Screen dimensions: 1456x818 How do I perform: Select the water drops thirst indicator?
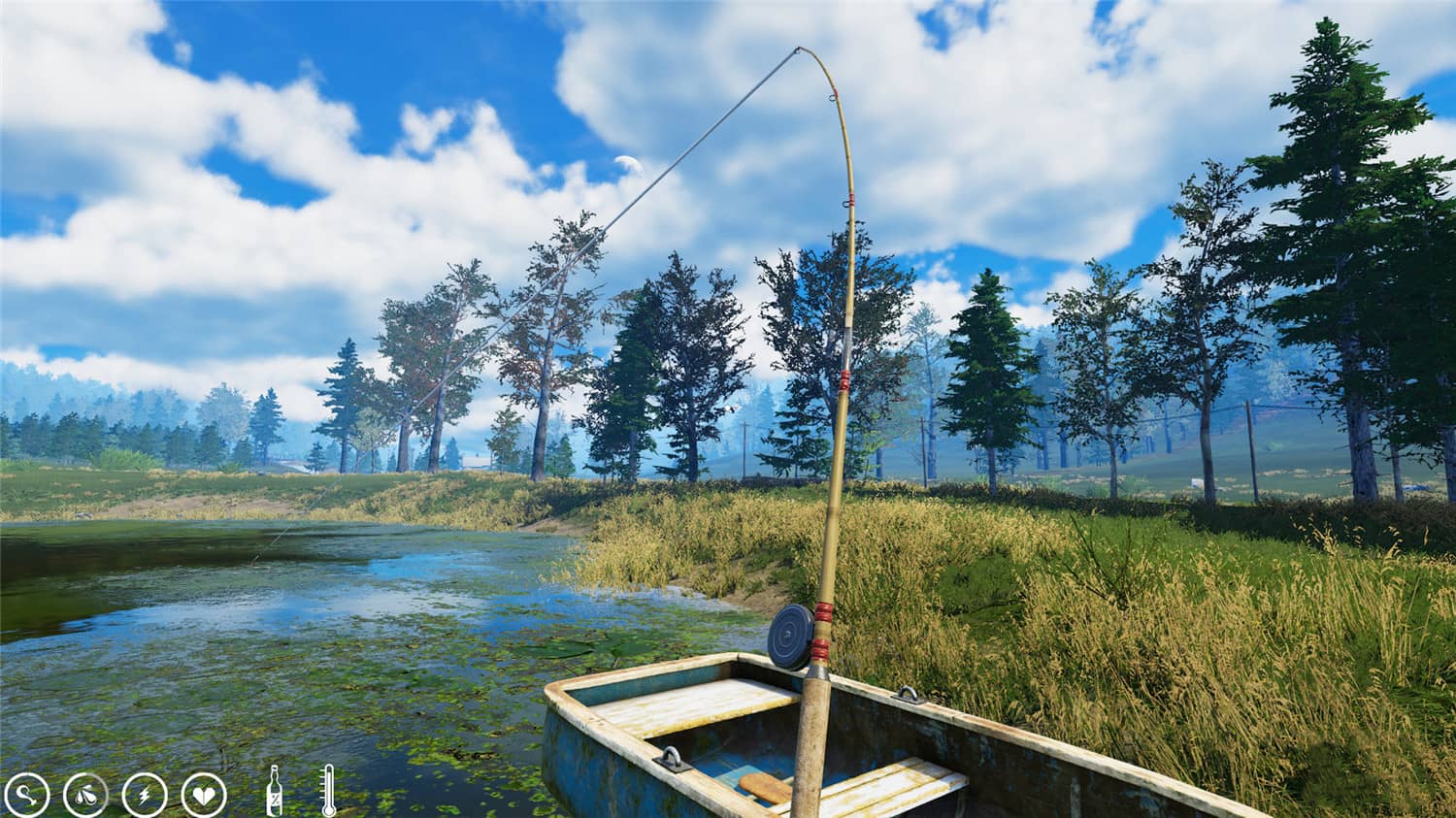point(85,793)
